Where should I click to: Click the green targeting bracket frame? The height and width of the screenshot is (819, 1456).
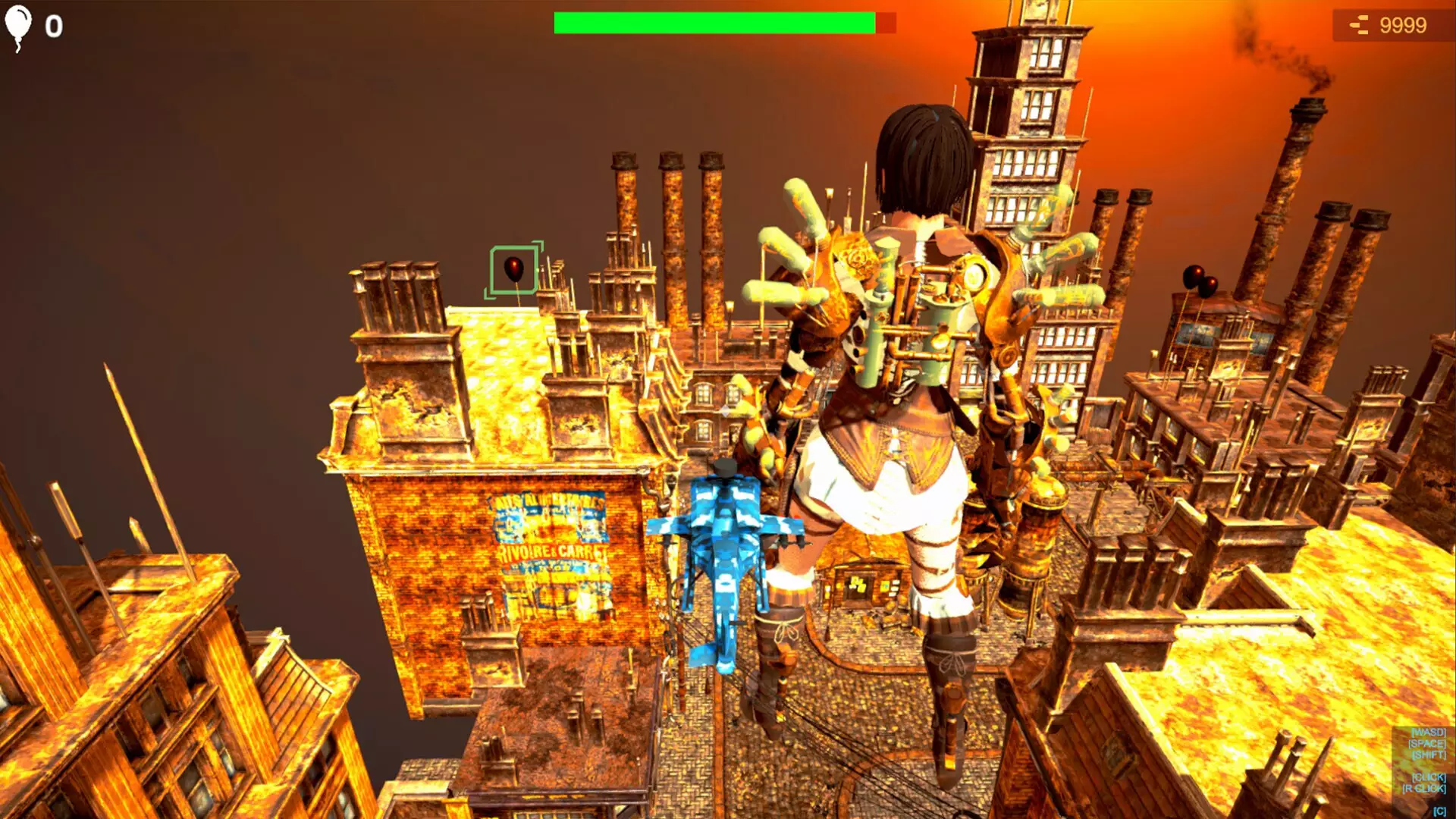pos(493,269)
